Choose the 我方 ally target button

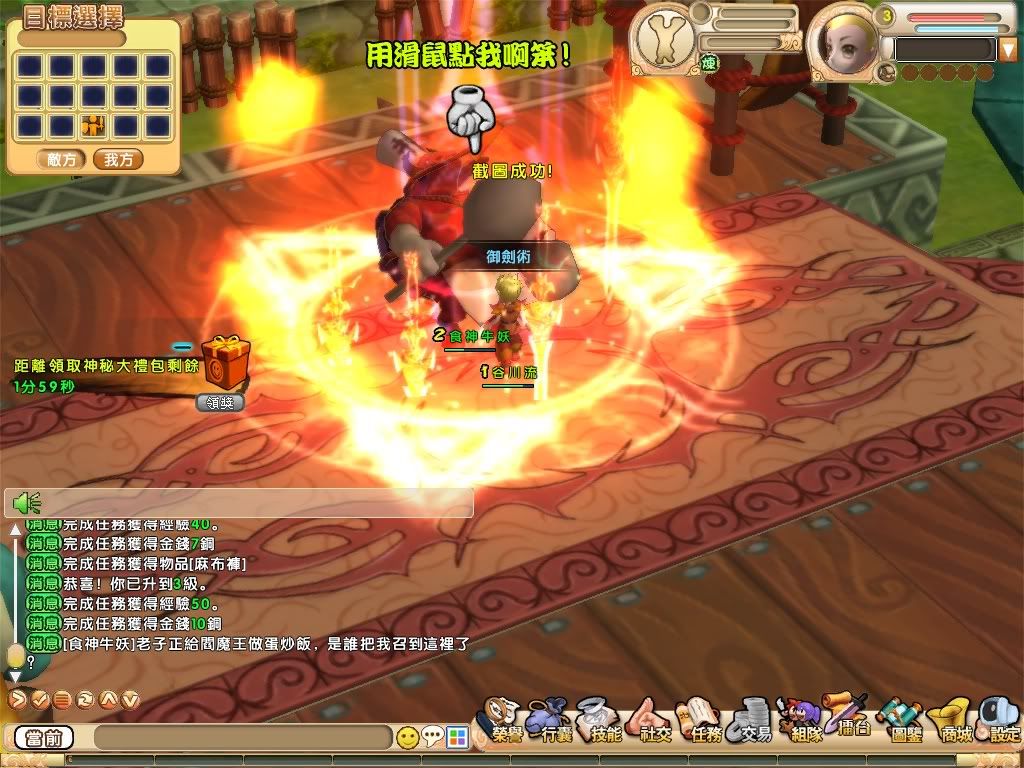[118, 159]
